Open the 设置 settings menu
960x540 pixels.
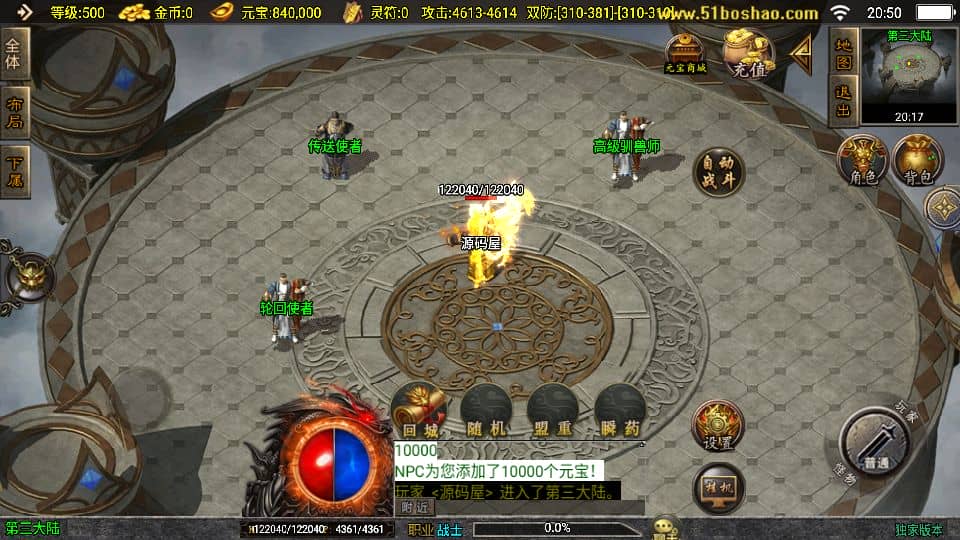[718, 427]
